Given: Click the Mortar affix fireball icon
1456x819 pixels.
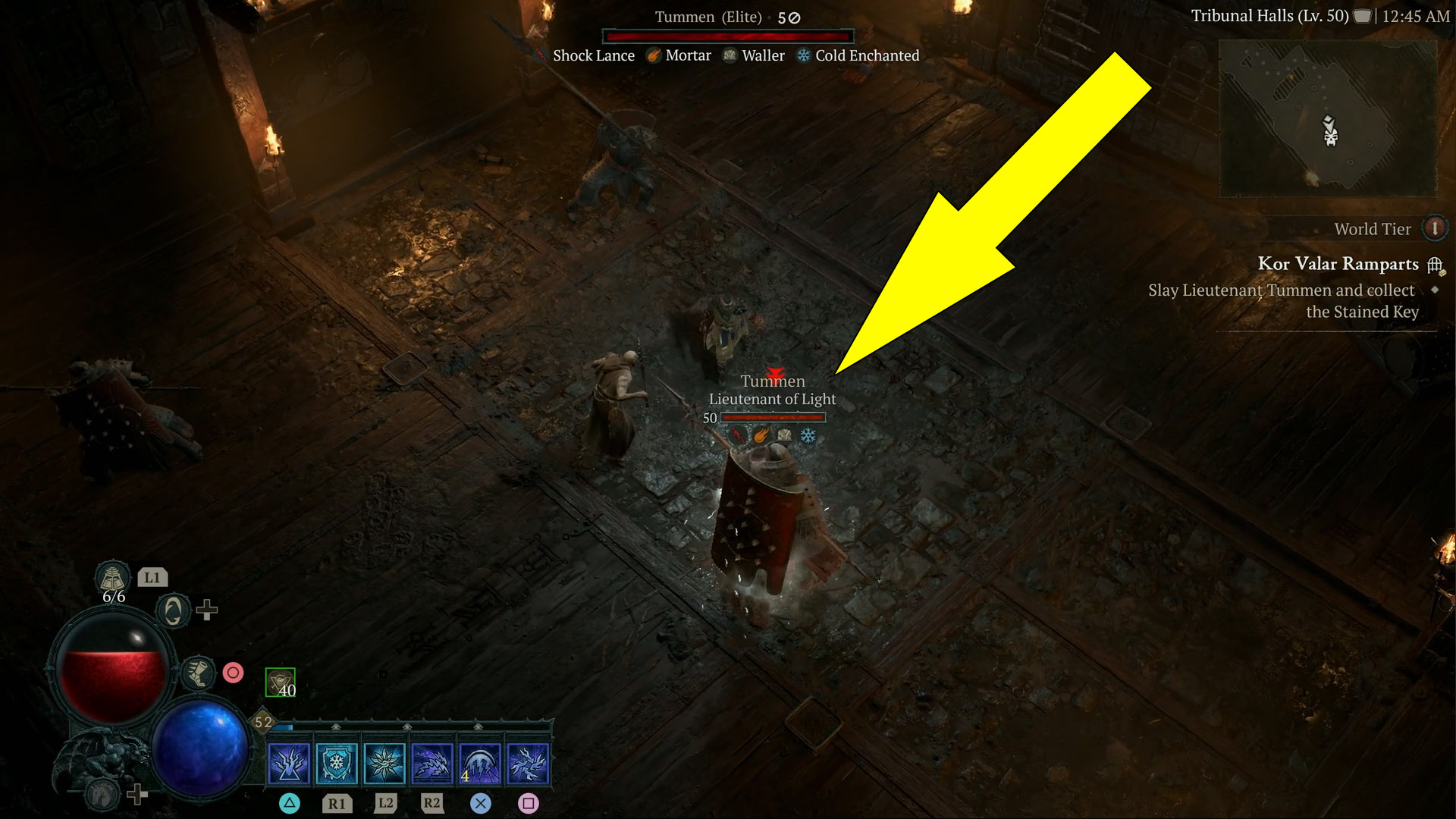Looking at the screenshot, I should tap(652, 55).
